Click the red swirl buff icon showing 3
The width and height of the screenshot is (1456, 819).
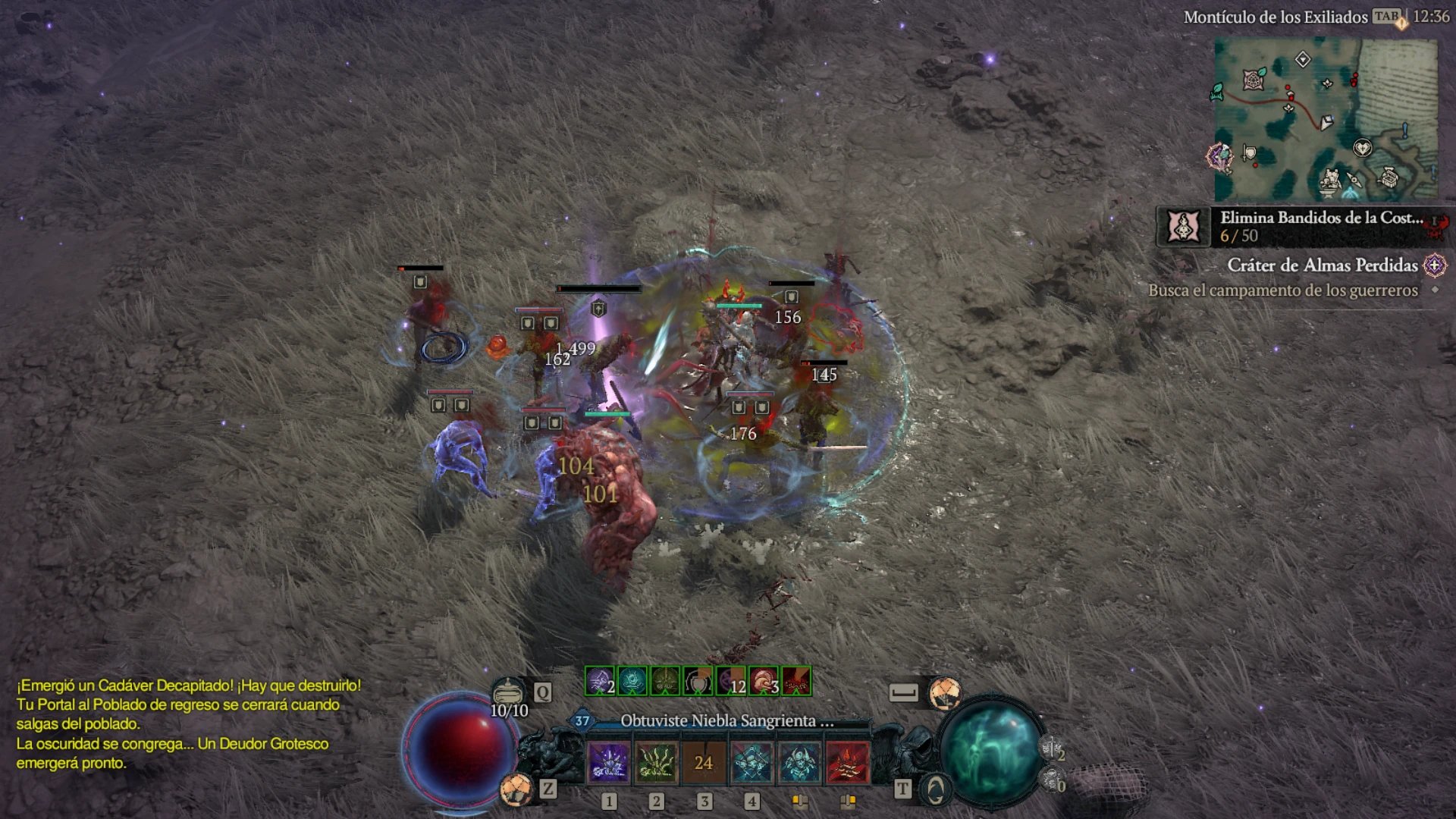[x=764, y=681]
